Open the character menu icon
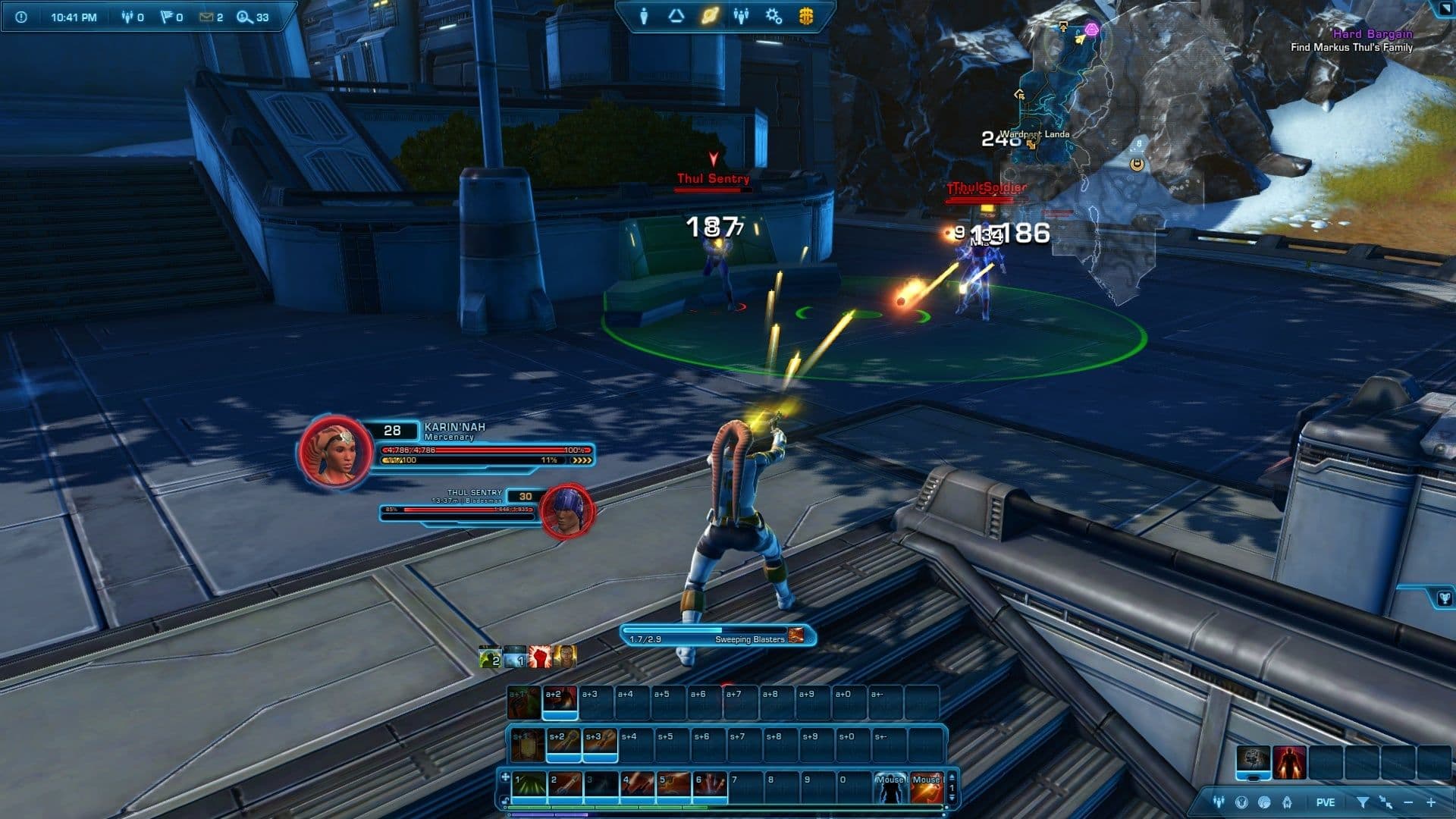 [x=644, y=16]
